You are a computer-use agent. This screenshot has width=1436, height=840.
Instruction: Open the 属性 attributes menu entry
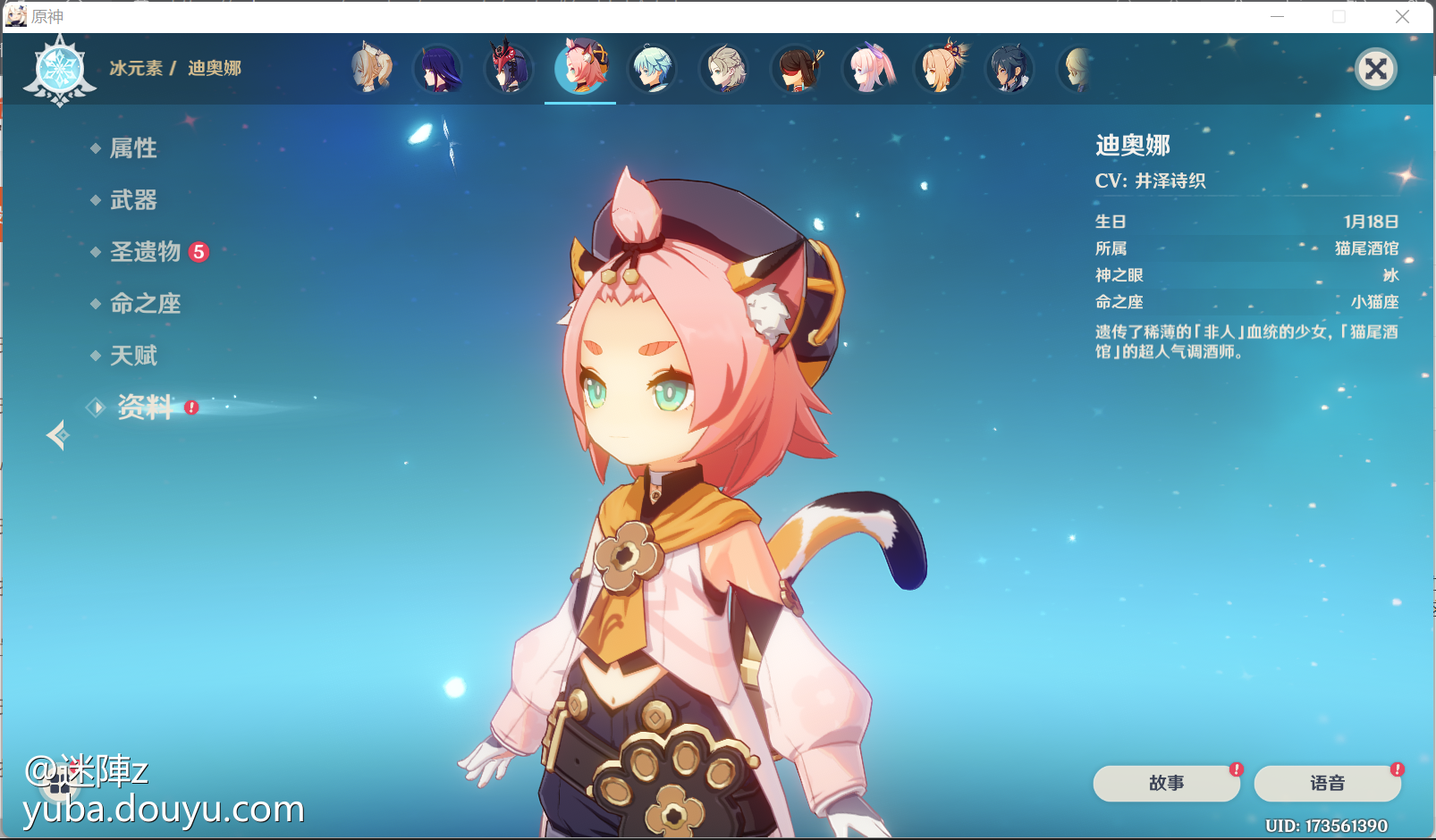pyautogui.click(x=133, y=148)
